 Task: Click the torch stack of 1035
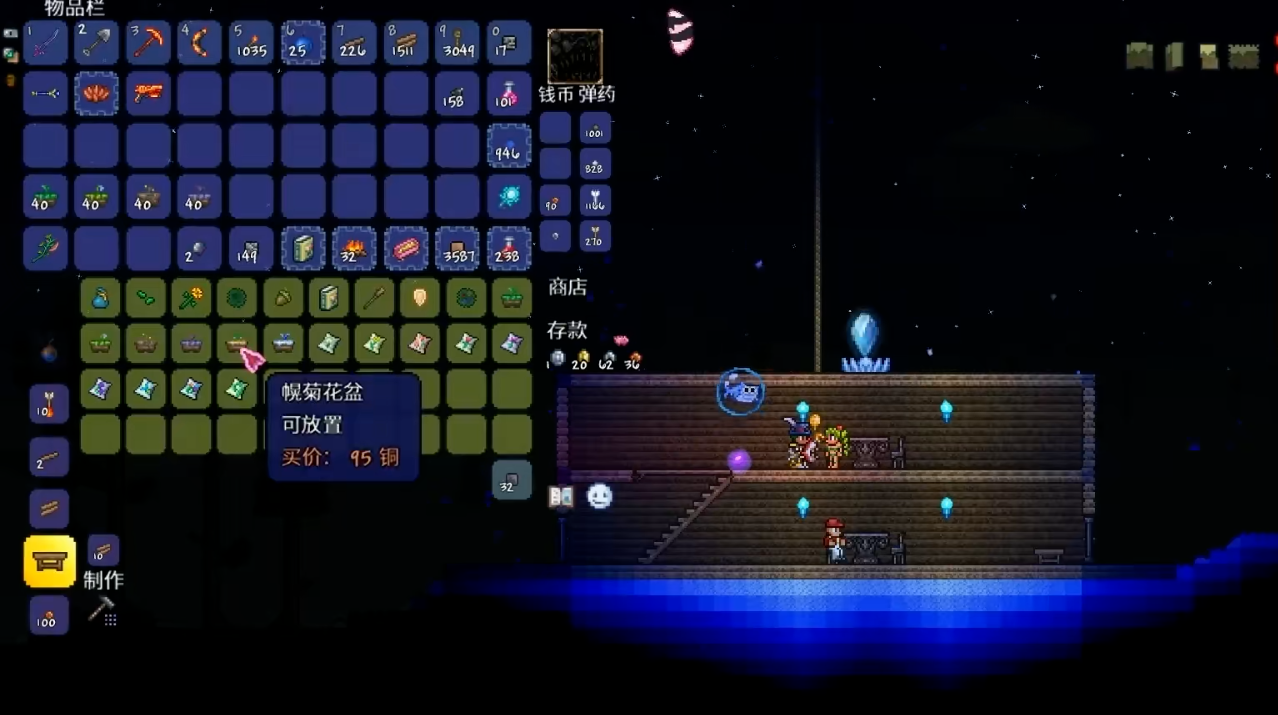[x=250, y=43]
